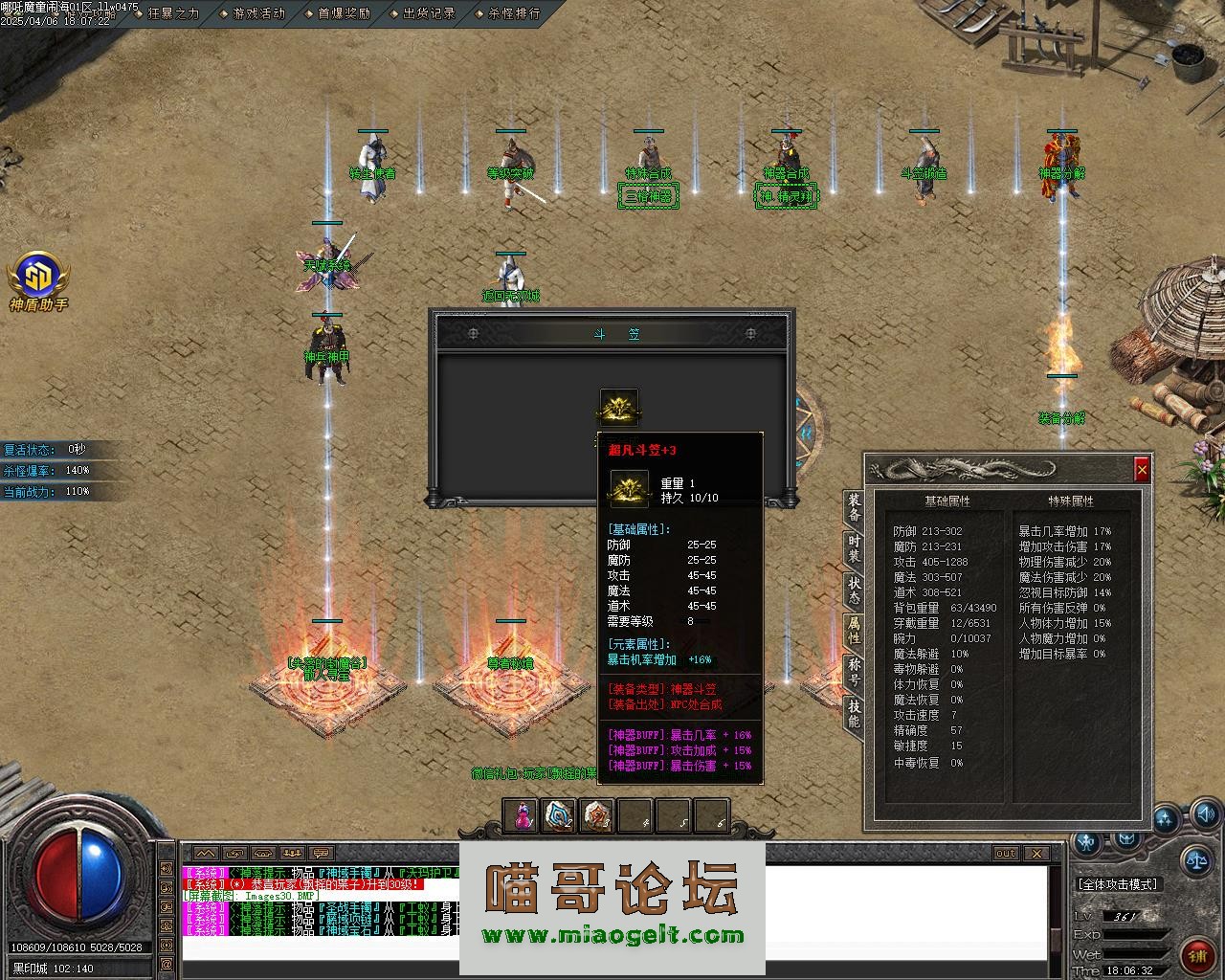Switch to the 状态 status tab
Screen dimensions: 1225x980
tap(854, 590)
